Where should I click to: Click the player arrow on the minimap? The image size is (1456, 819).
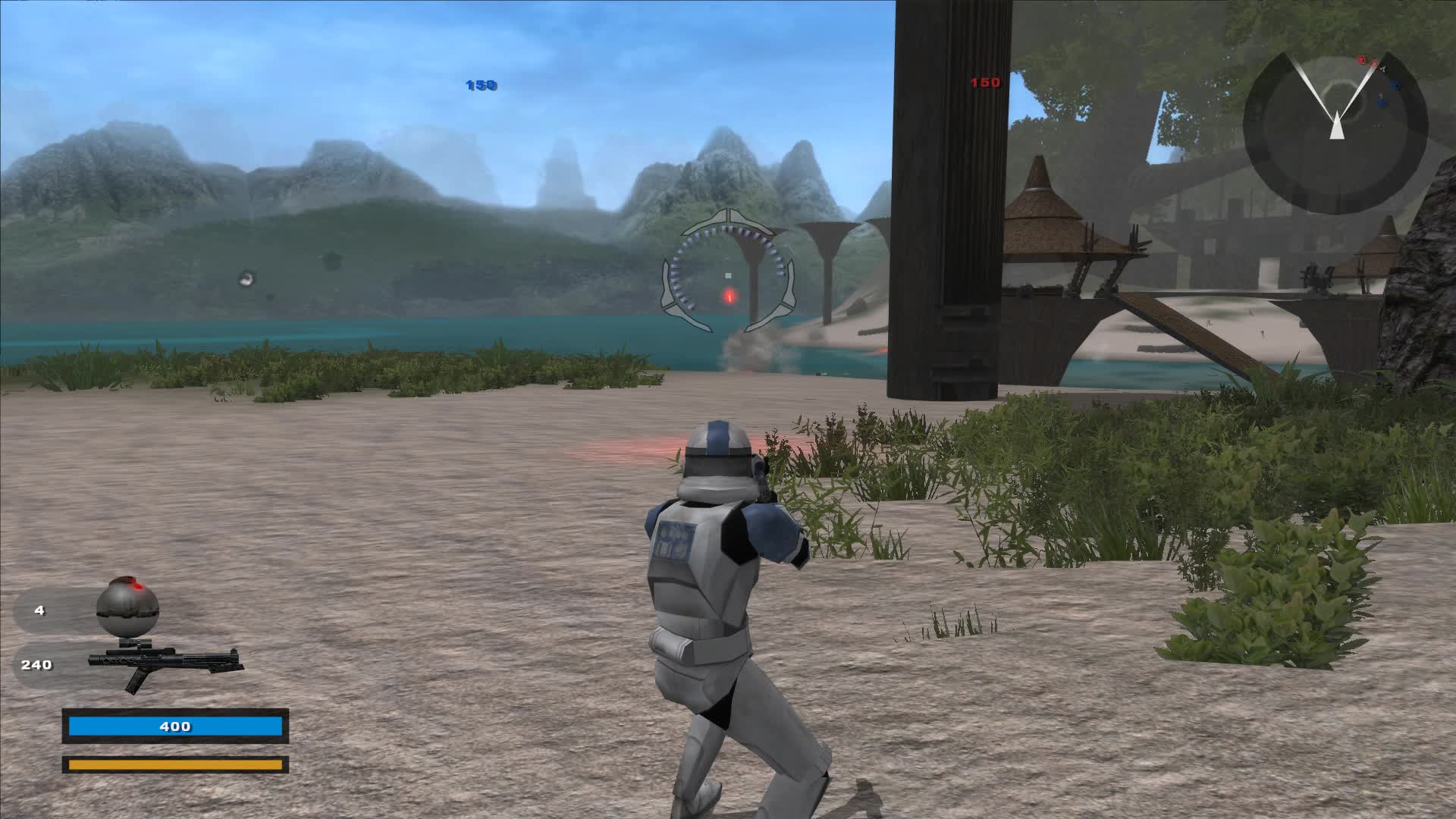1338,127
